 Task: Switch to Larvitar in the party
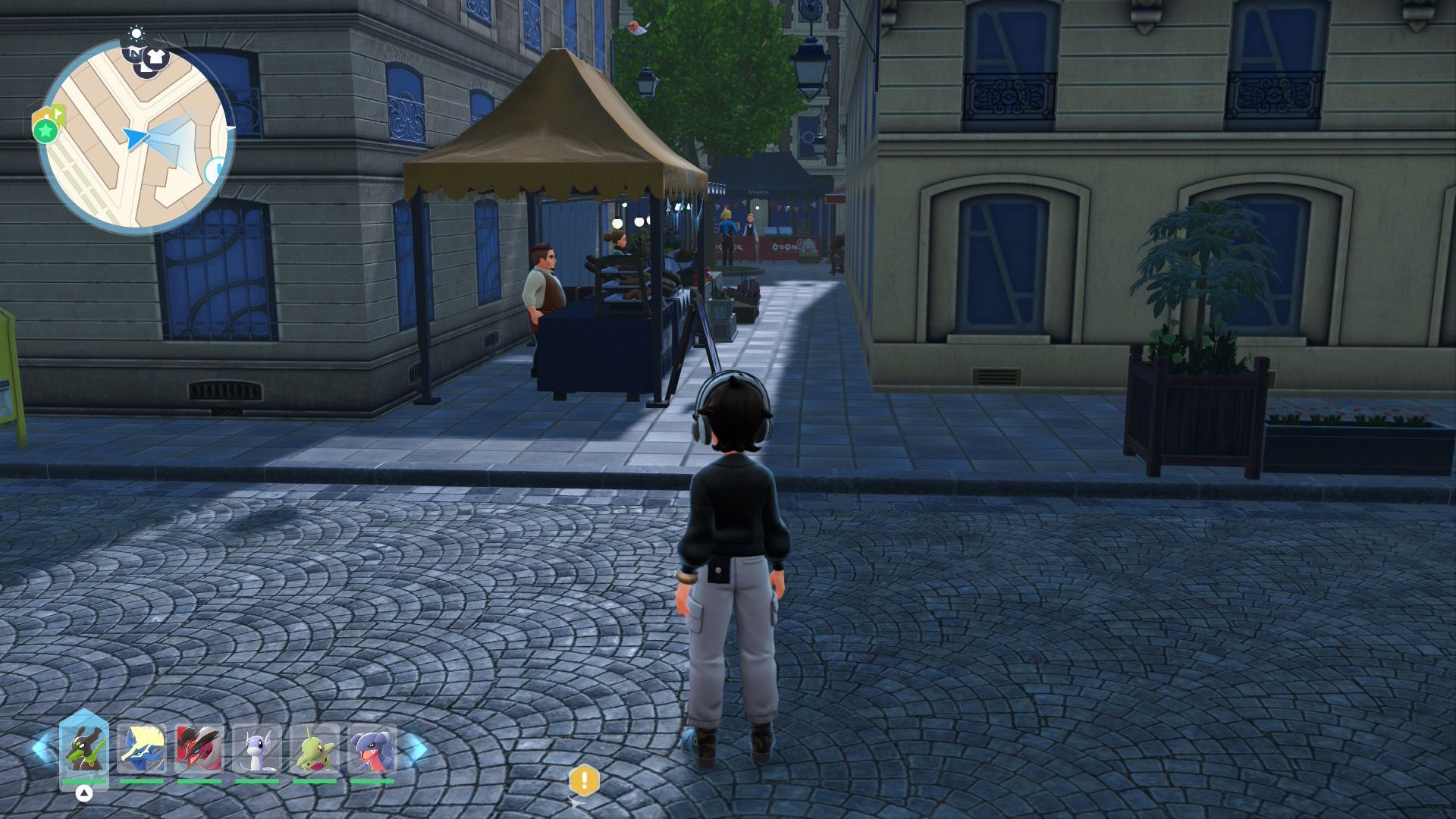click(x=315, y=748)
